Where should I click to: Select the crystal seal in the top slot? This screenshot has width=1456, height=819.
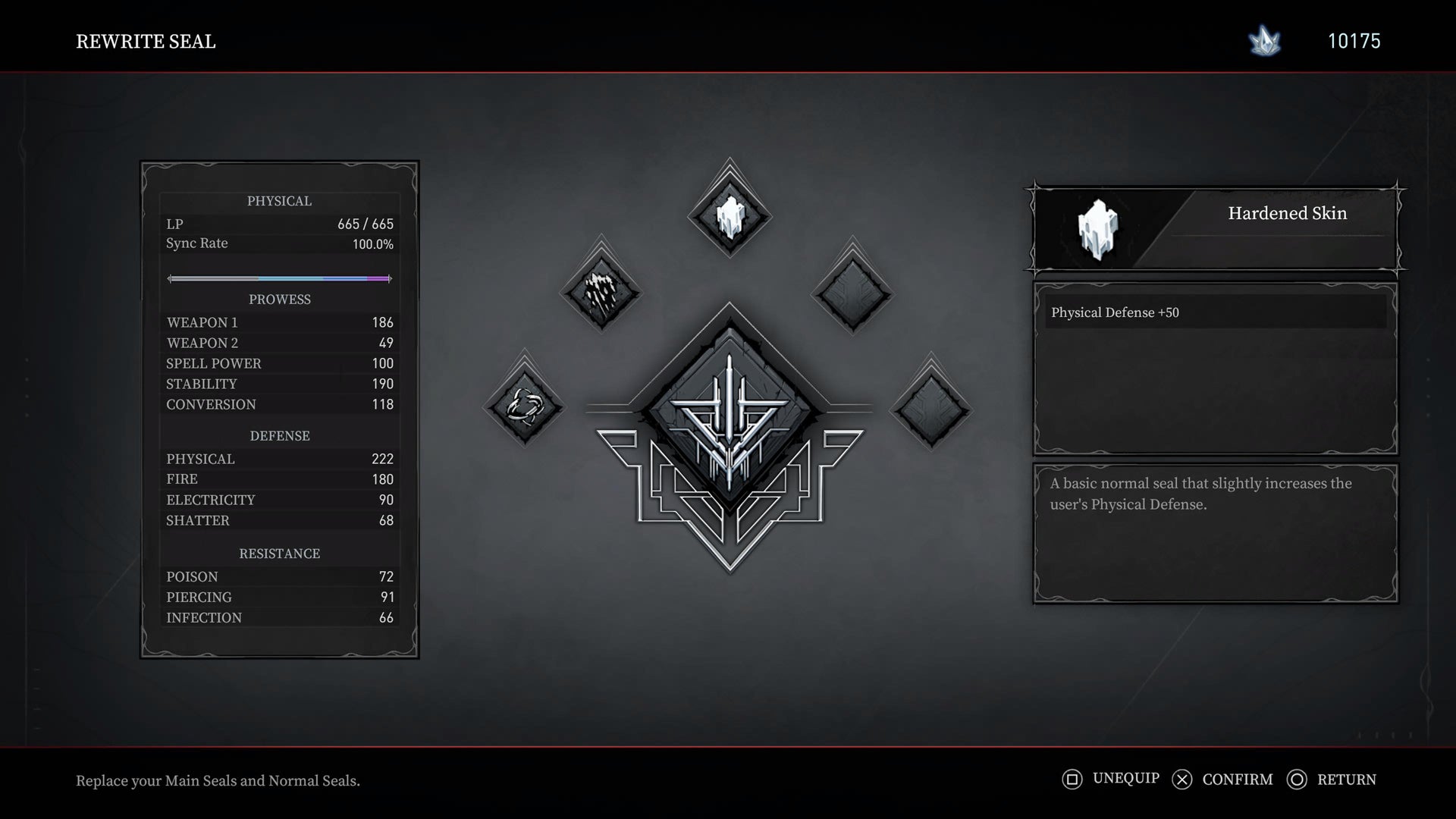point(729,215)
